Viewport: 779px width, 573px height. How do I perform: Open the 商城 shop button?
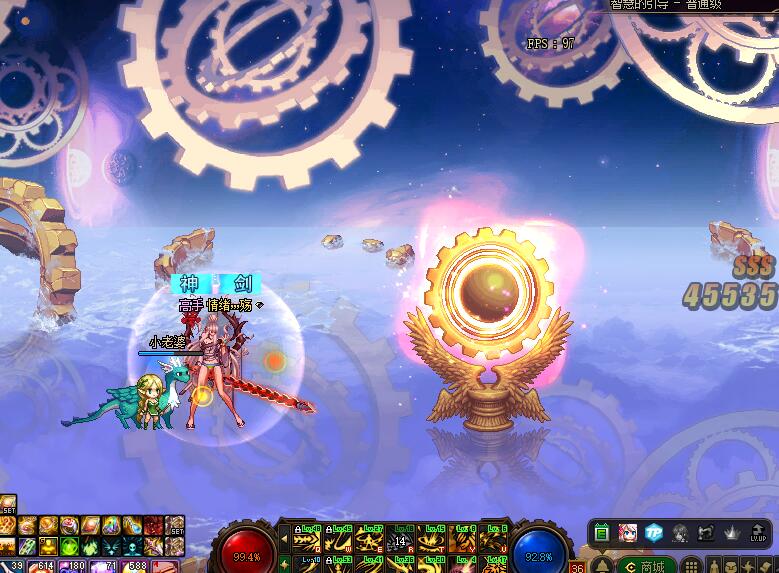(x=645, y=566)
